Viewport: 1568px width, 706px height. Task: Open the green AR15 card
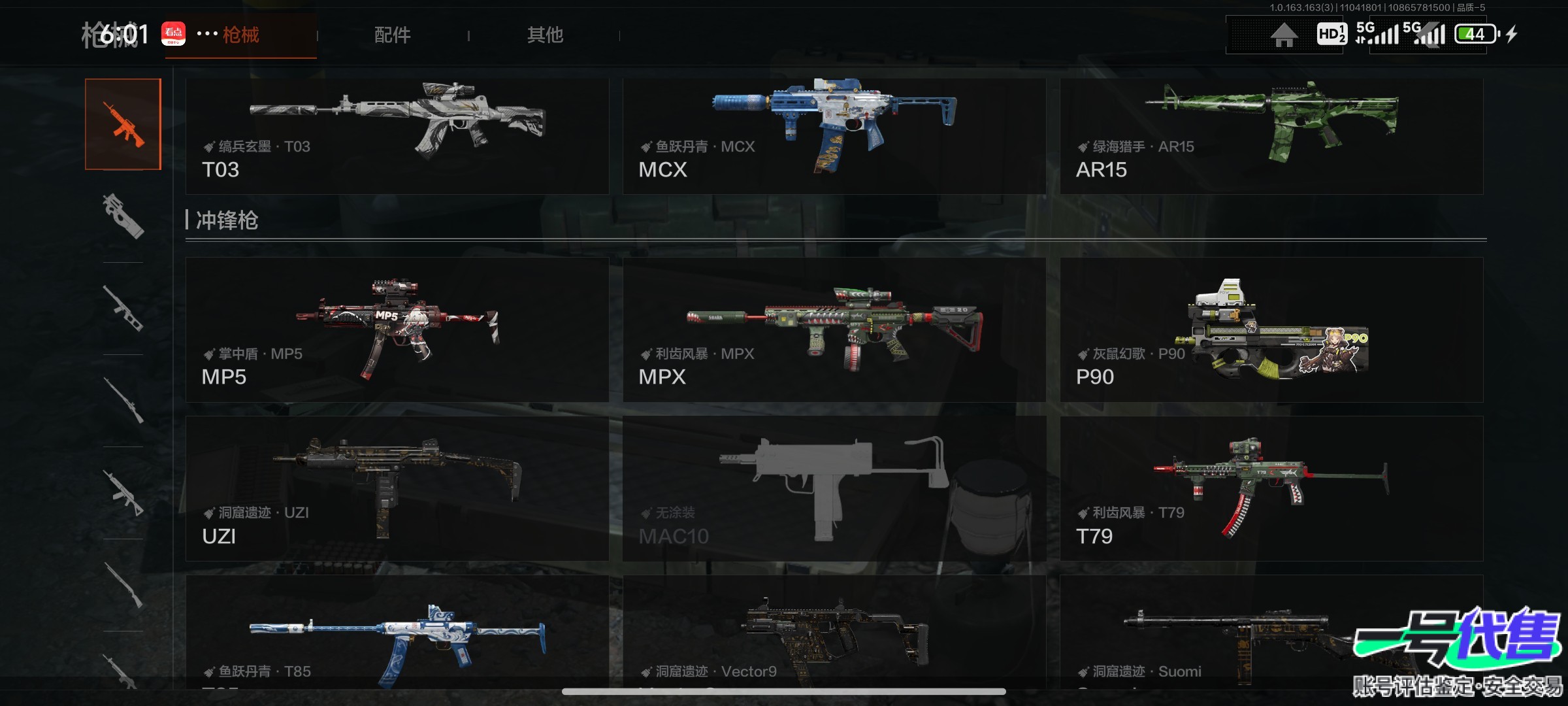1271,136
